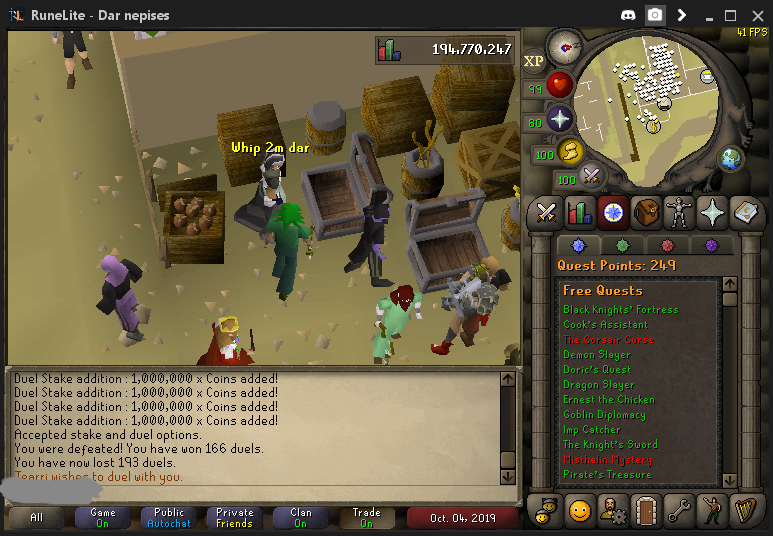Toggle the Trade chat filter
This screenshot has height=536, width=773.
[366, 518]
